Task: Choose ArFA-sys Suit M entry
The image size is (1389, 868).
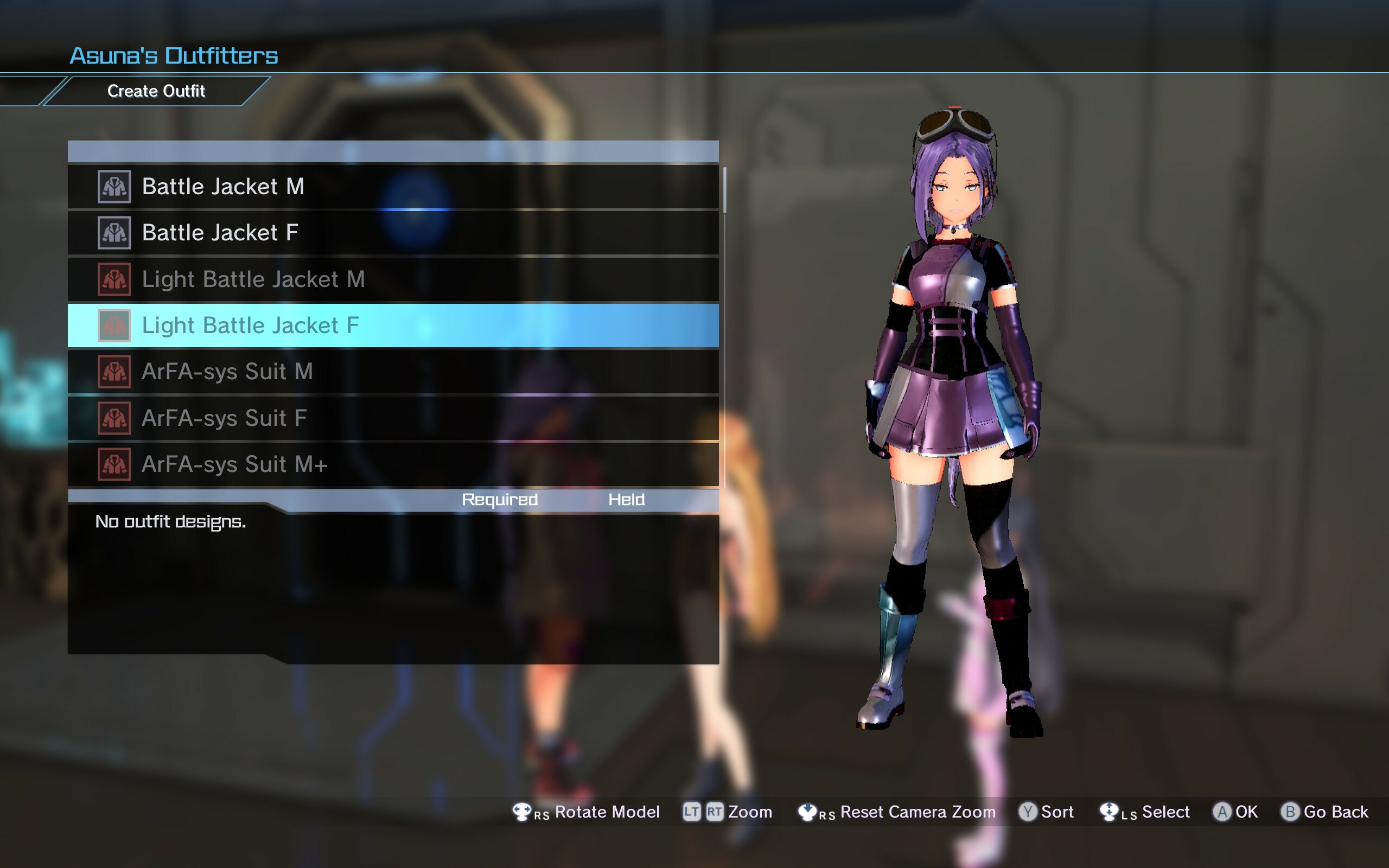Action: 393,372
